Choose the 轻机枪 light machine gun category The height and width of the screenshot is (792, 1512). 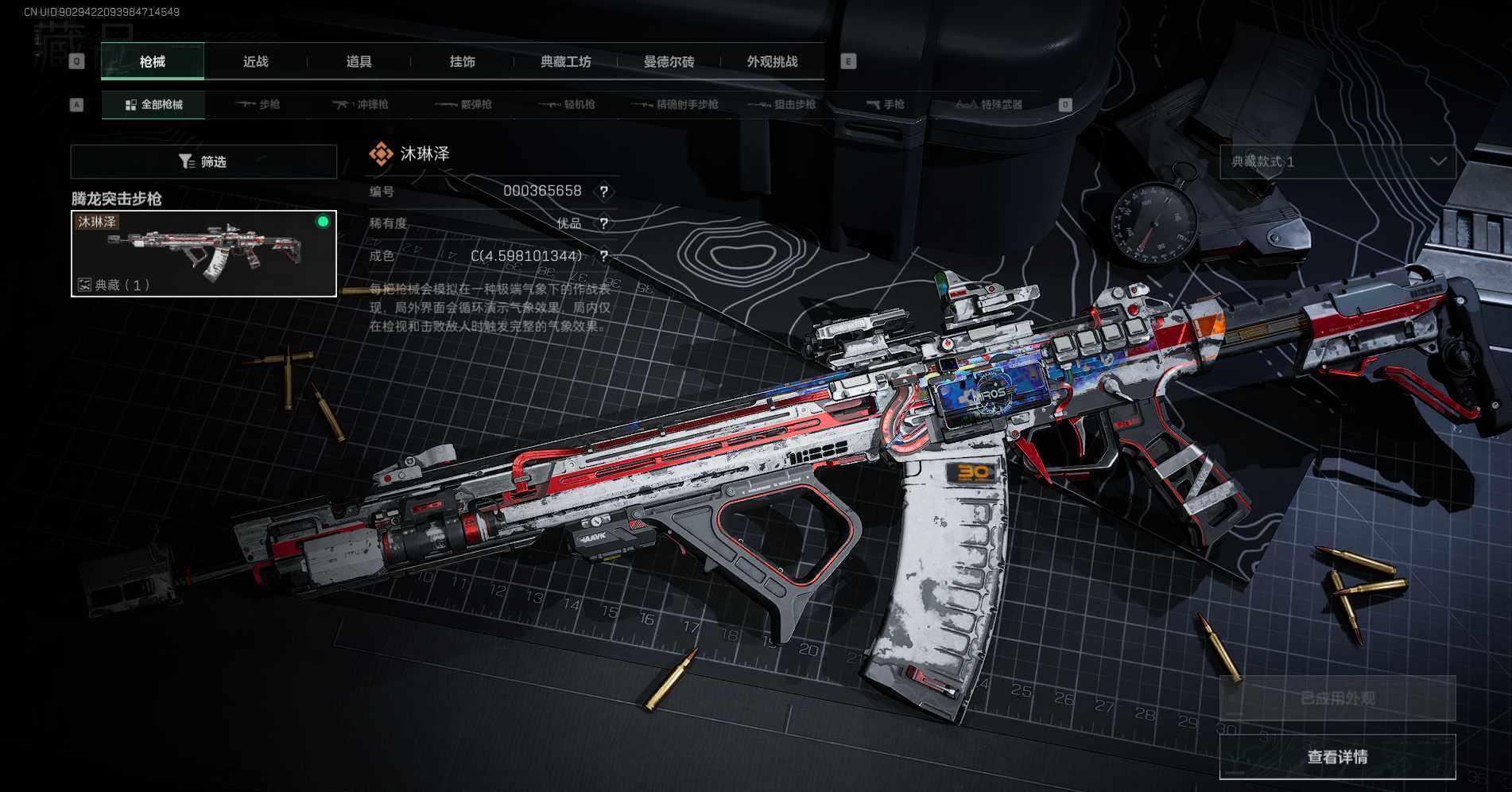pyautogui.click(x=567, y=105)
